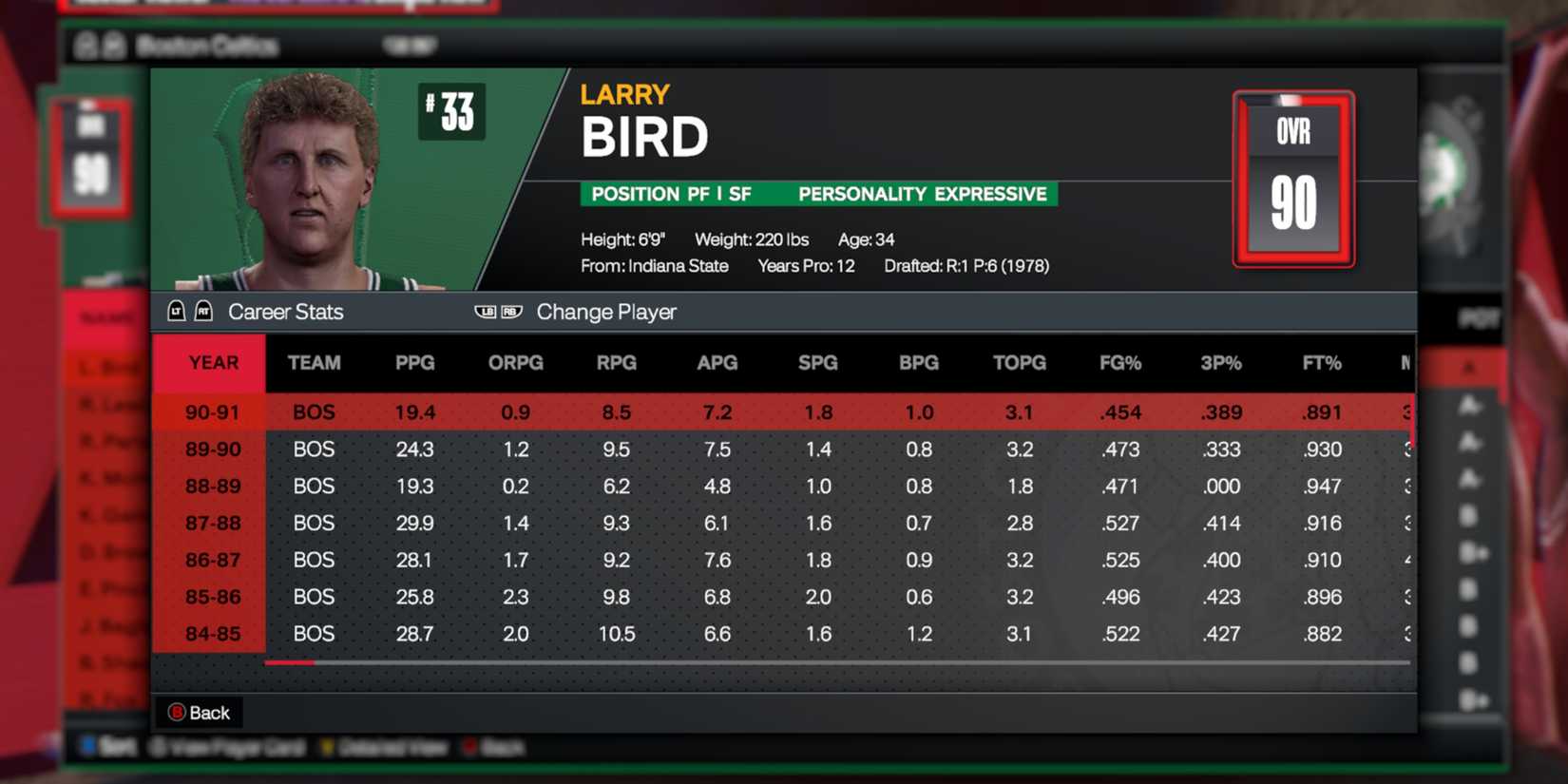The image size is (1568, 784).
Task: Switch to the Career Stats tab
Action: [x=286, y=311]
